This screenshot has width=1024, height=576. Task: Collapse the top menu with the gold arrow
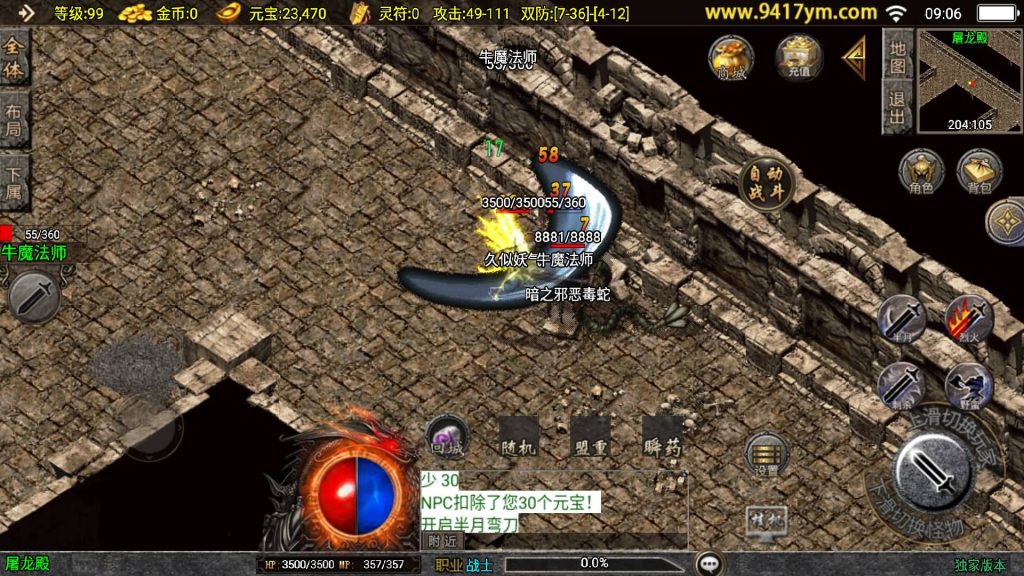[855, 58]
